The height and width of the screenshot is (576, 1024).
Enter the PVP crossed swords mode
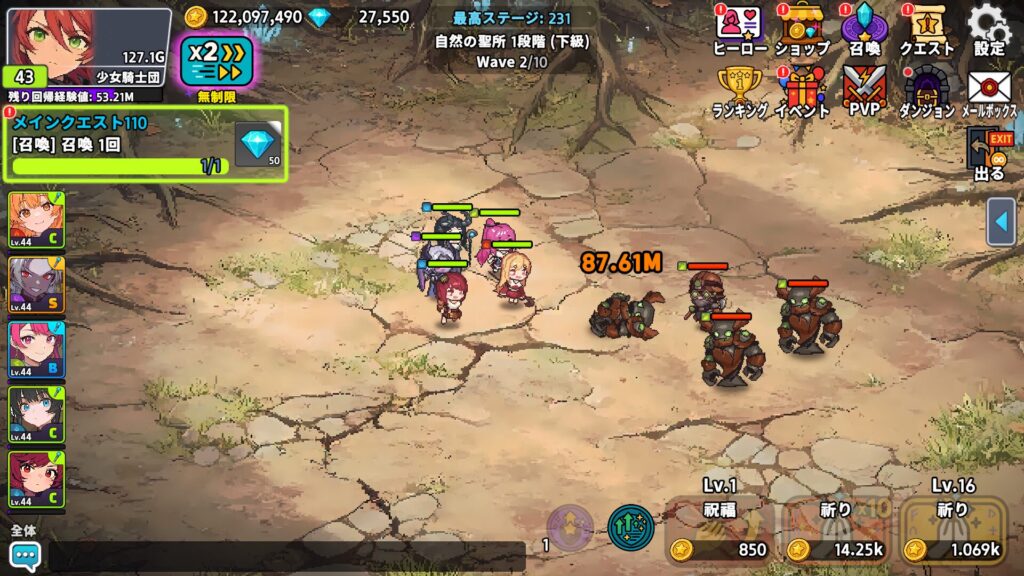pos(863,90)
